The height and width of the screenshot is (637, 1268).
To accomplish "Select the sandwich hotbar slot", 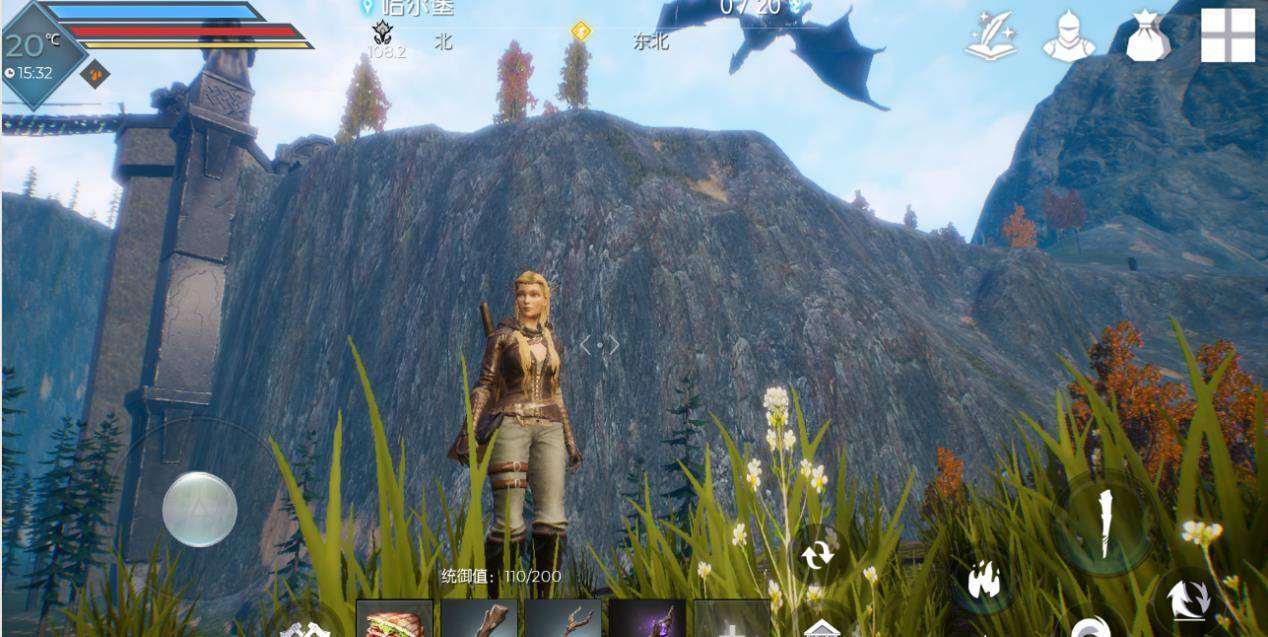I will [x=395, y=620].
